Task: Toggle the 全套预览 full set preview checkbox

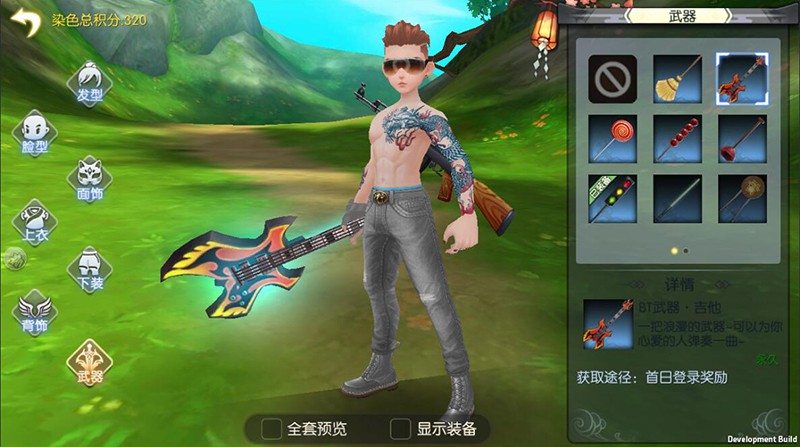Action: point(271,428)
